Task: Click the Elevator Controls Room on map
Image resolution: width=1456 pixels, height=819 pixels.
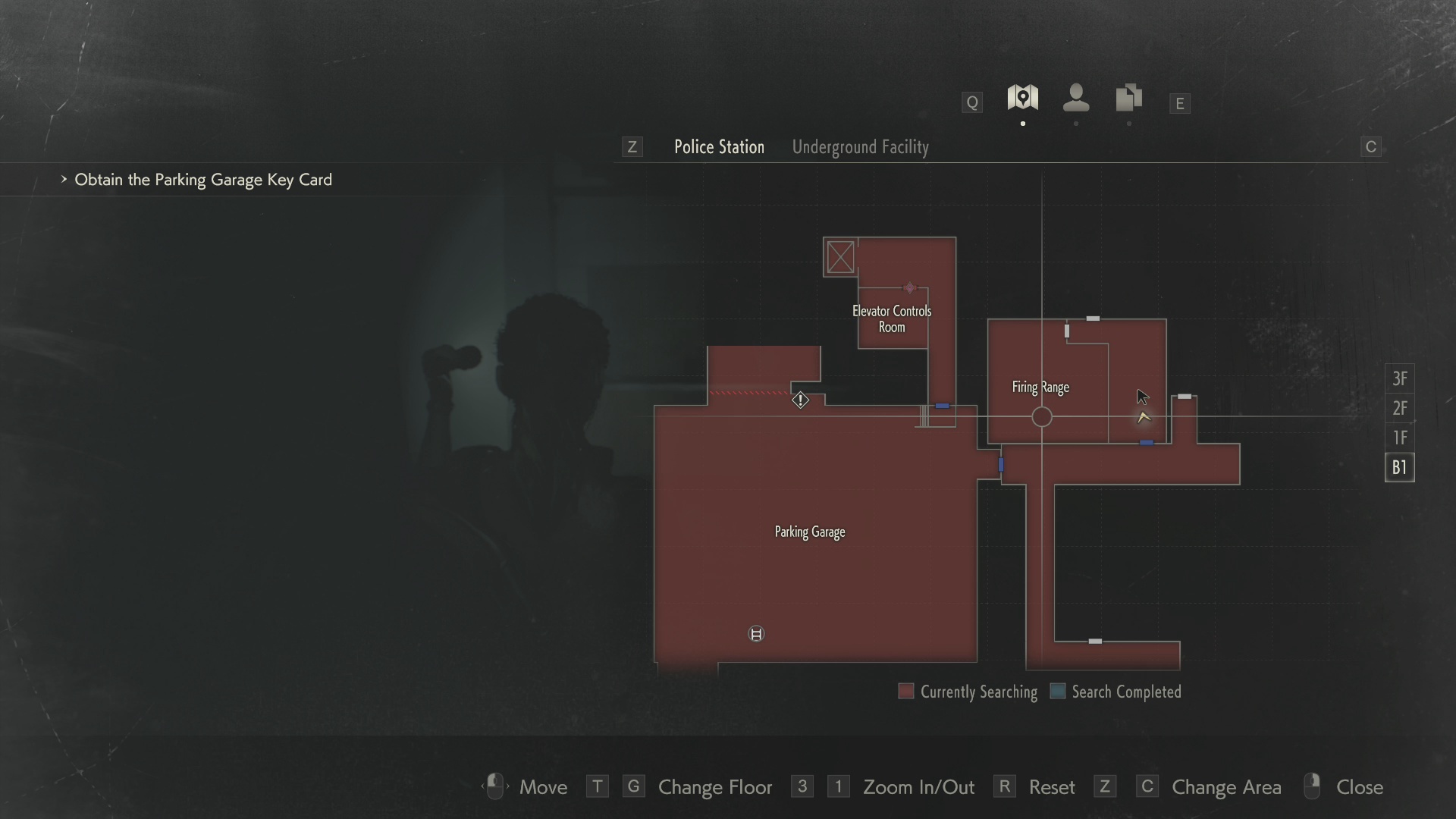Action: (x=892, y=319)
